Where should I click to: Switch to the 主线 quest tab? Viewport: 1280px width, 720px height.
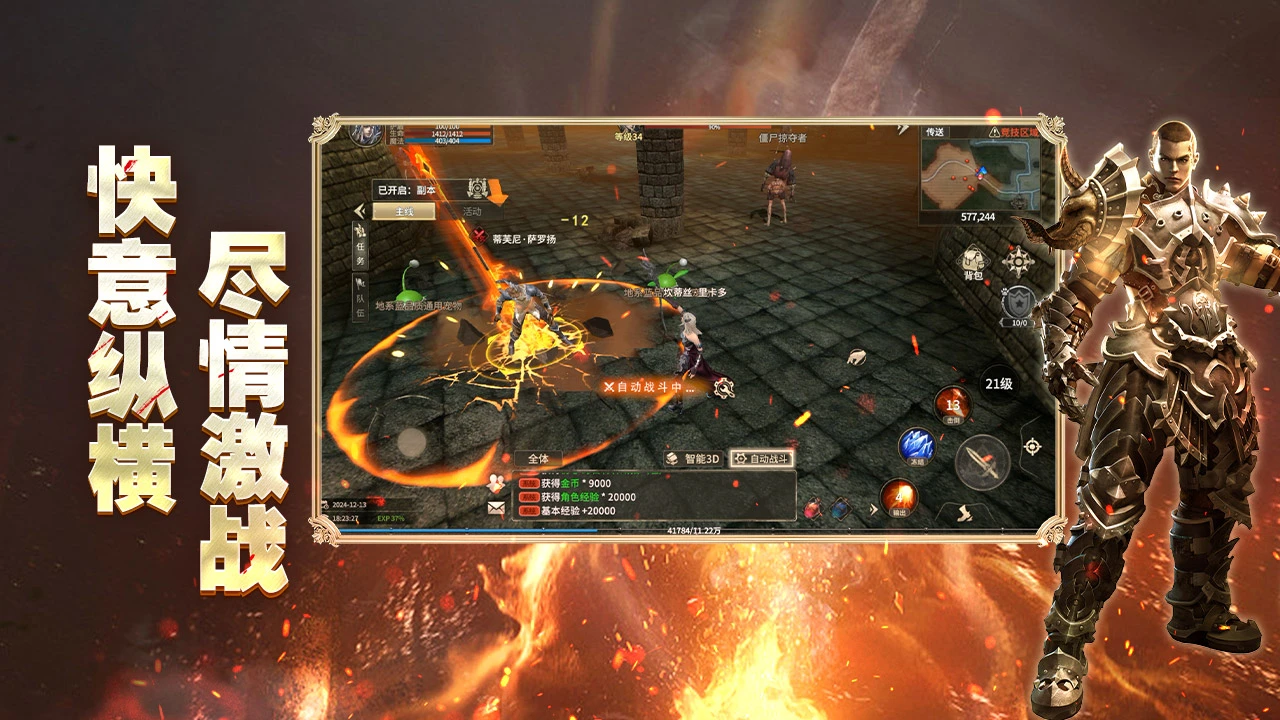[x=404, y=212]
